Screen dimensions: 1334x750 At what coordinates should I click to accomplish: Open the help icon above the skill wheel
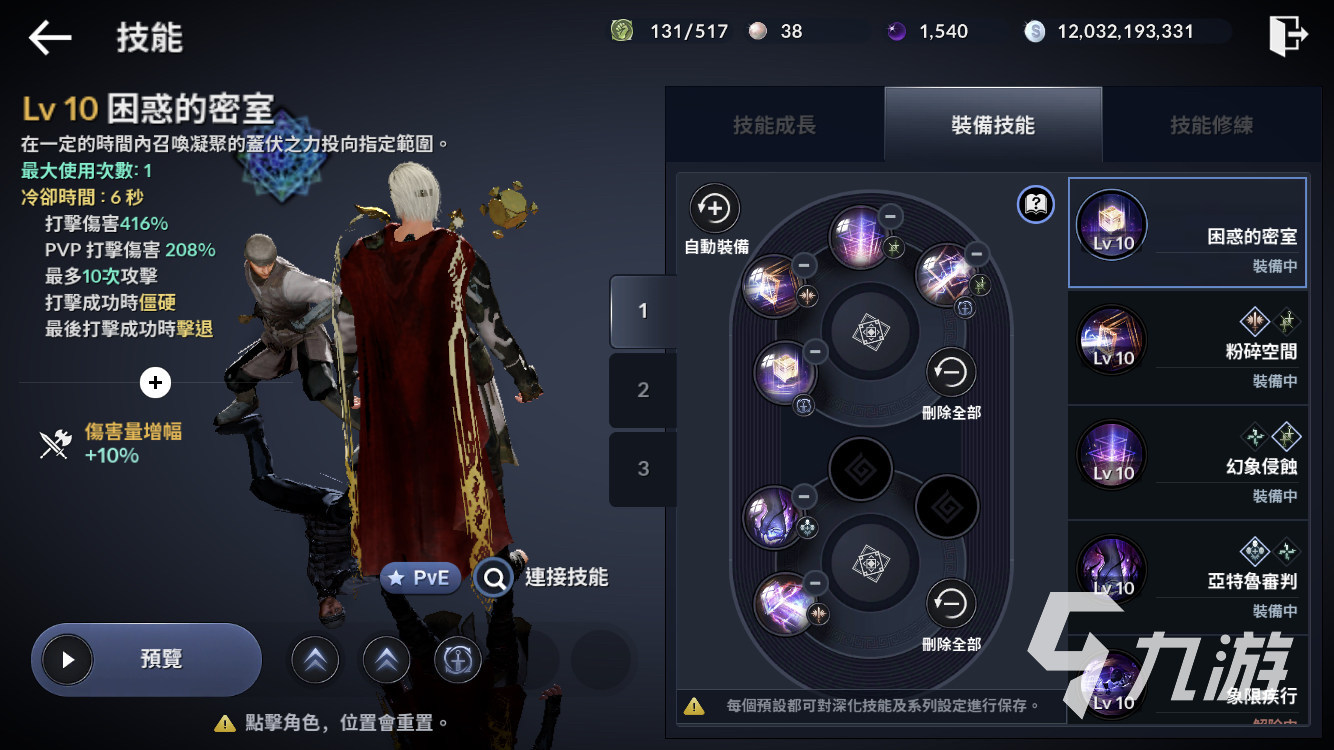[x=1036, y=204]
